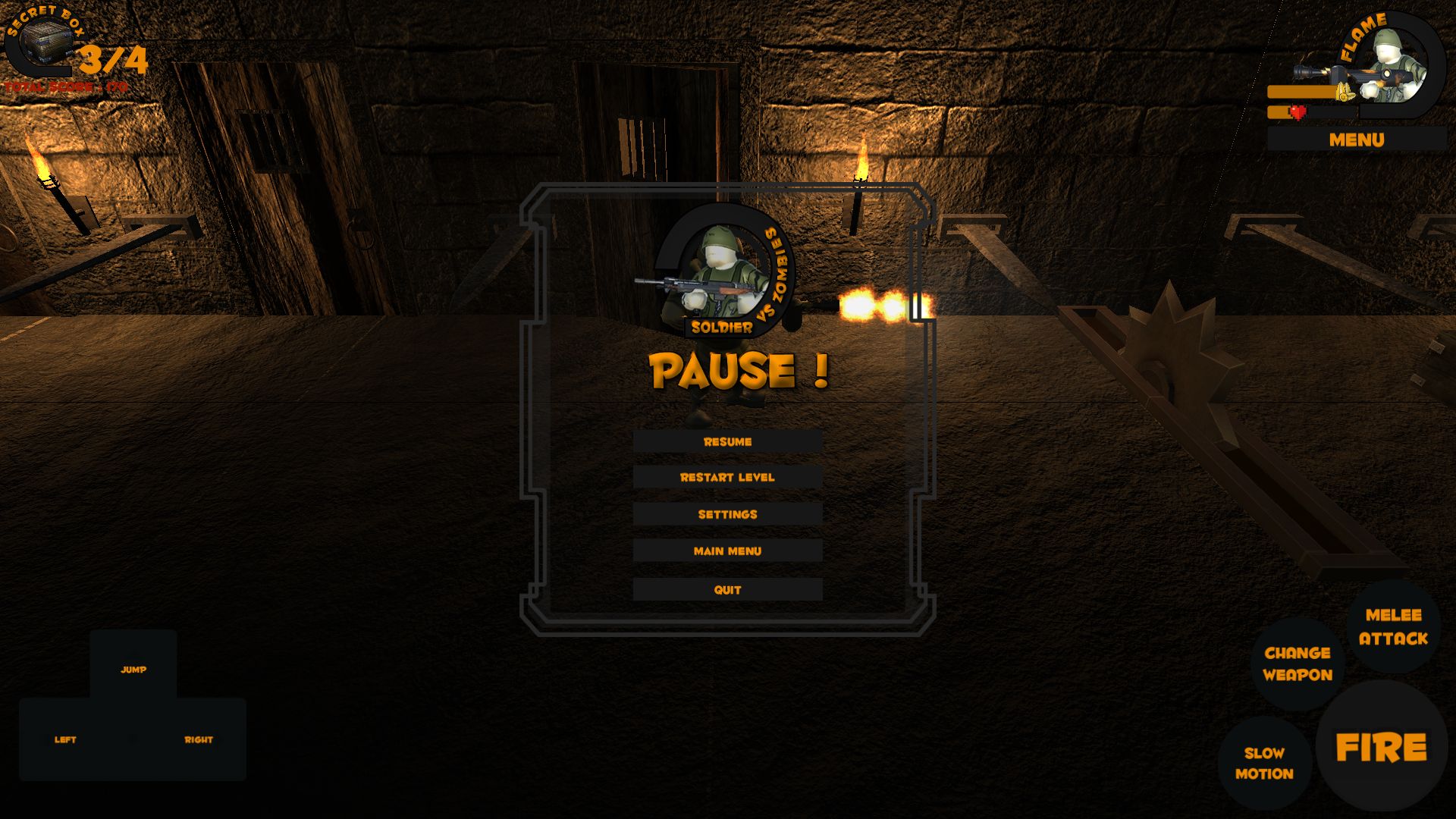Screen dimensions: 1456x819
Task: Tap the Left movement control
Action: tap(66, 739)
